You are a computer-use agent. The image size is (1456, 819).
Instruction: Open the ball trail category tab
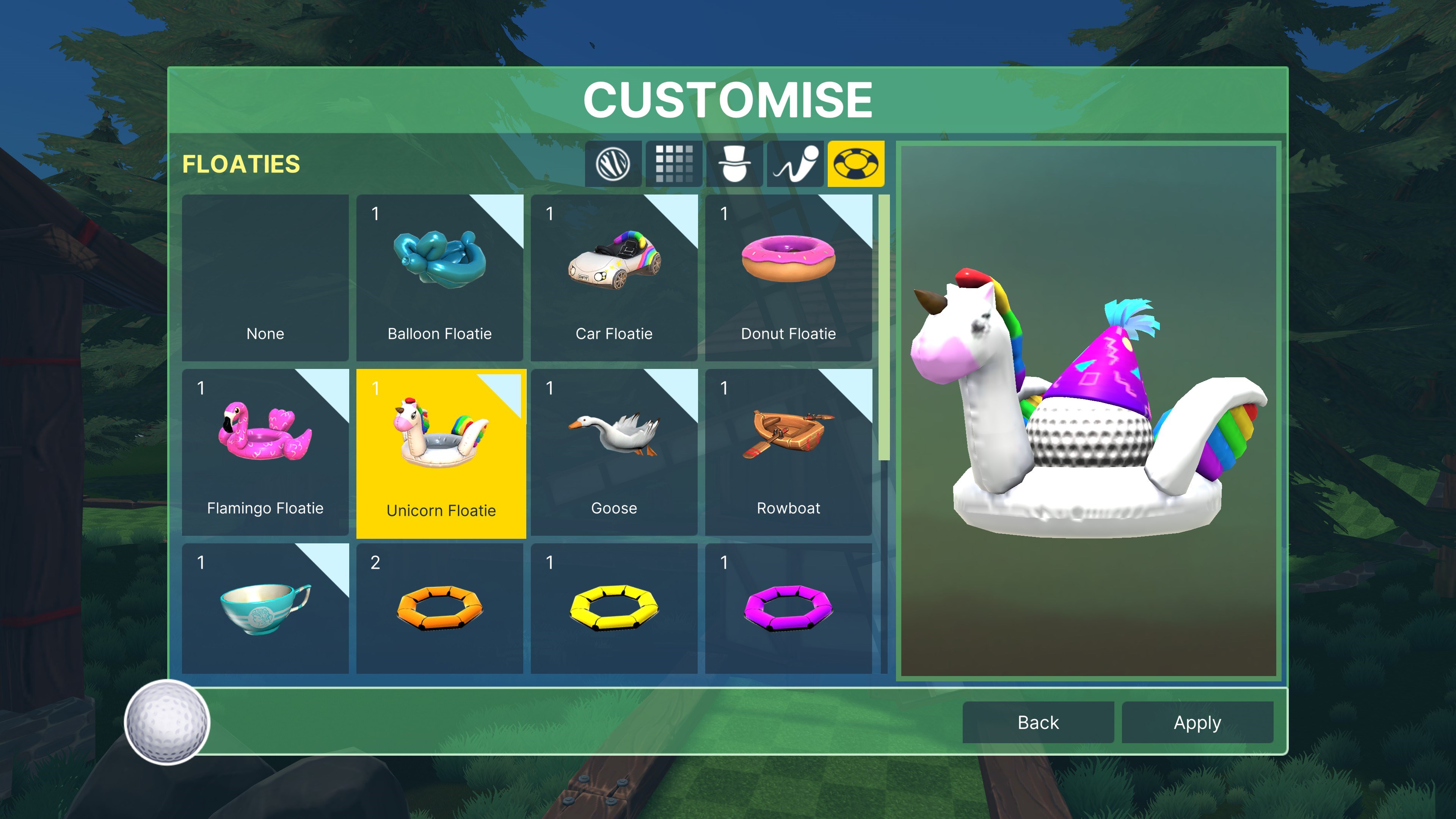795,164
